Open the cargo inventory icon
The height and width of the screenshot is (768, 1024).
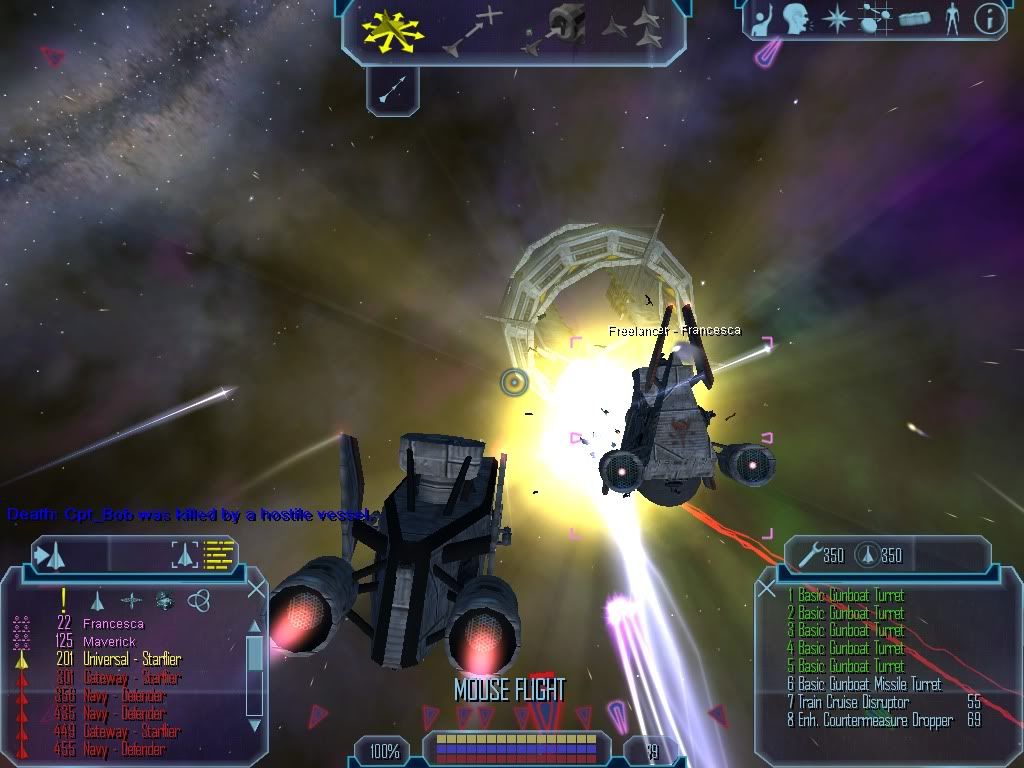click(x=914, y=19)
